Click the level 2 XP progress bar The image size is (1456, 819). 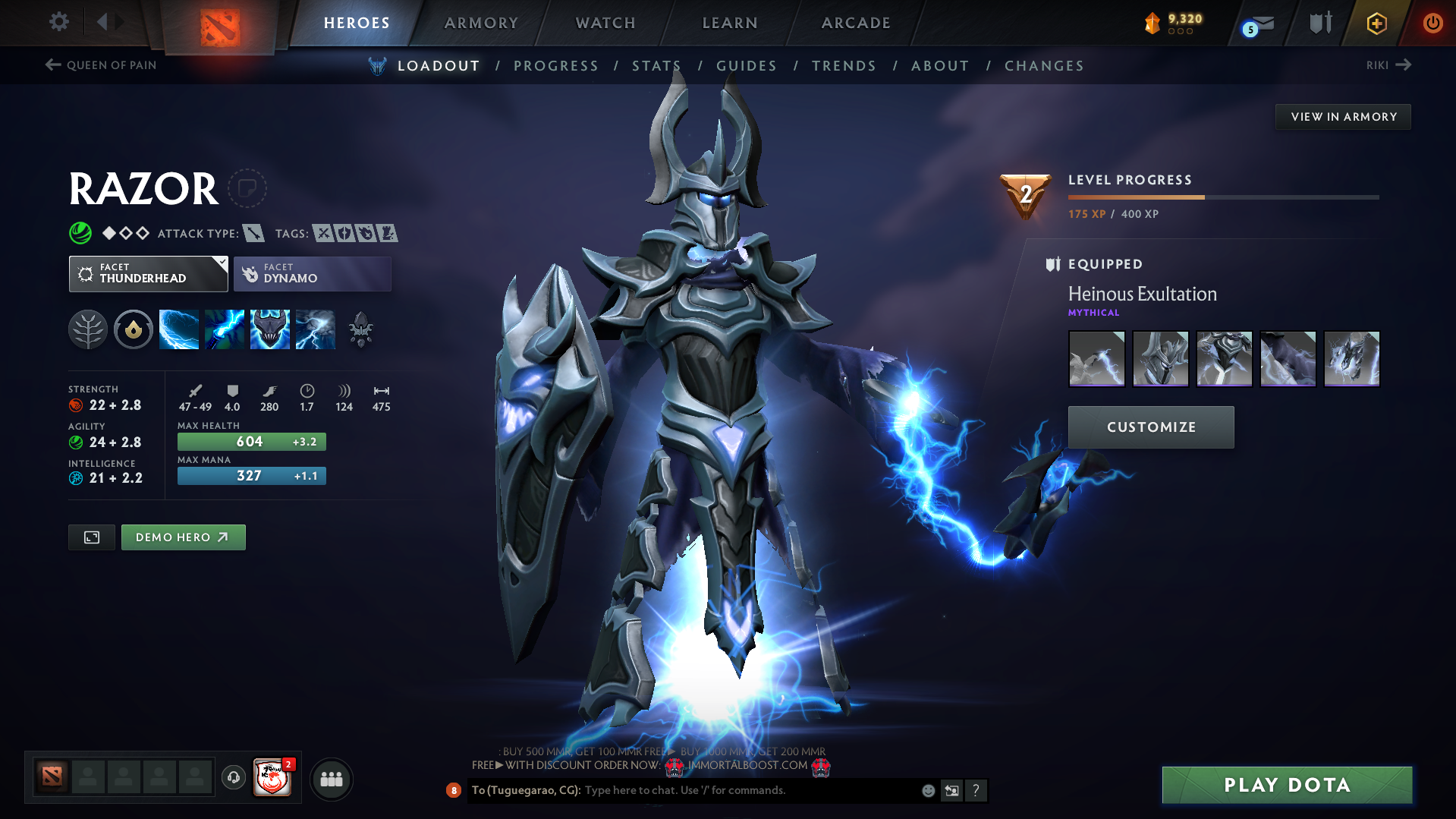pos(1222,197)
